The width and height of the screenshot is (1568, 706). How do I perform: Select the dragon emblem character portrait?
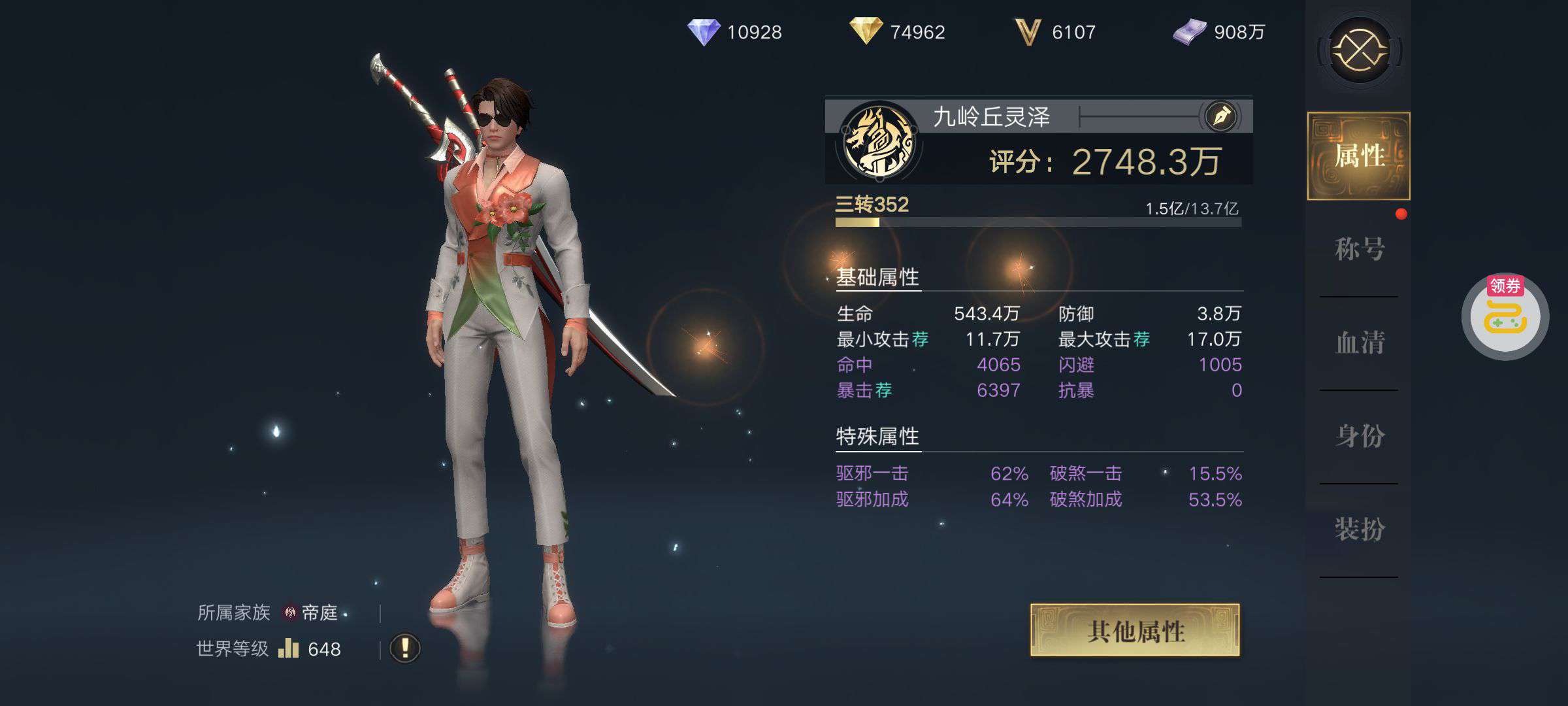click(x=879, y=142)
